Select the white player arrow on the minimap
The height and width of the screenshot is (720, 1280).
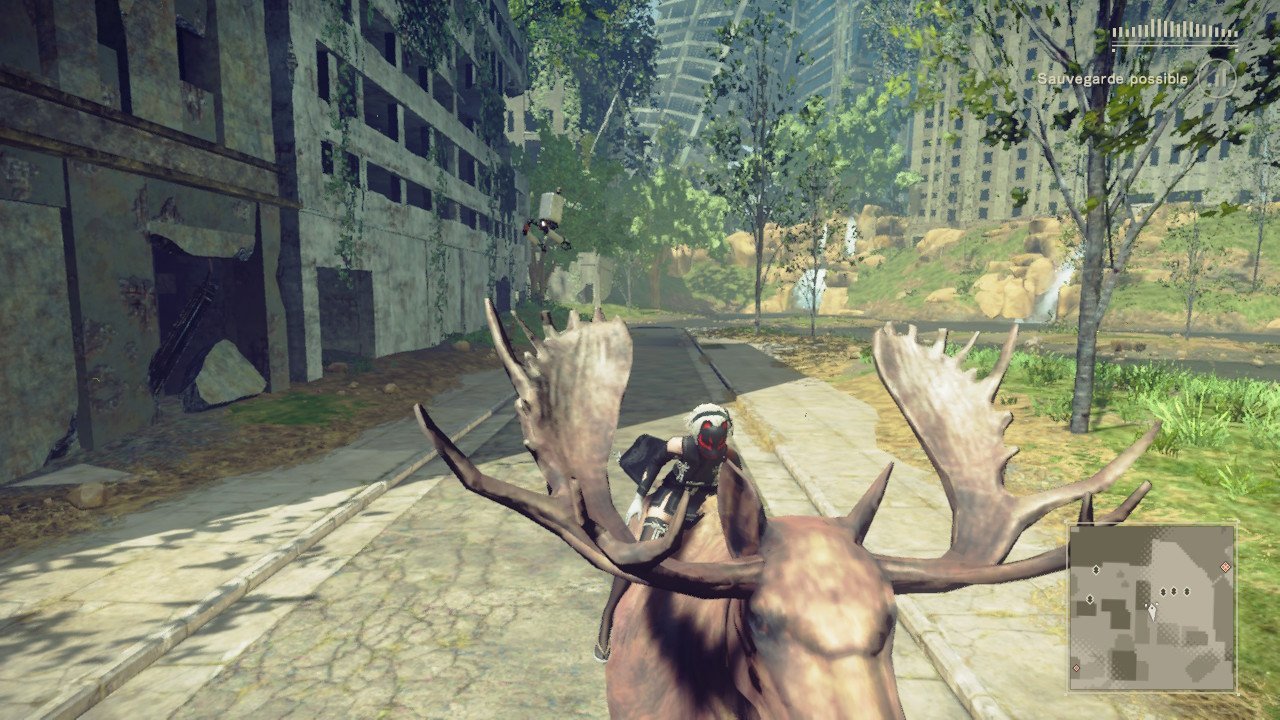[x=1151, y=611]
